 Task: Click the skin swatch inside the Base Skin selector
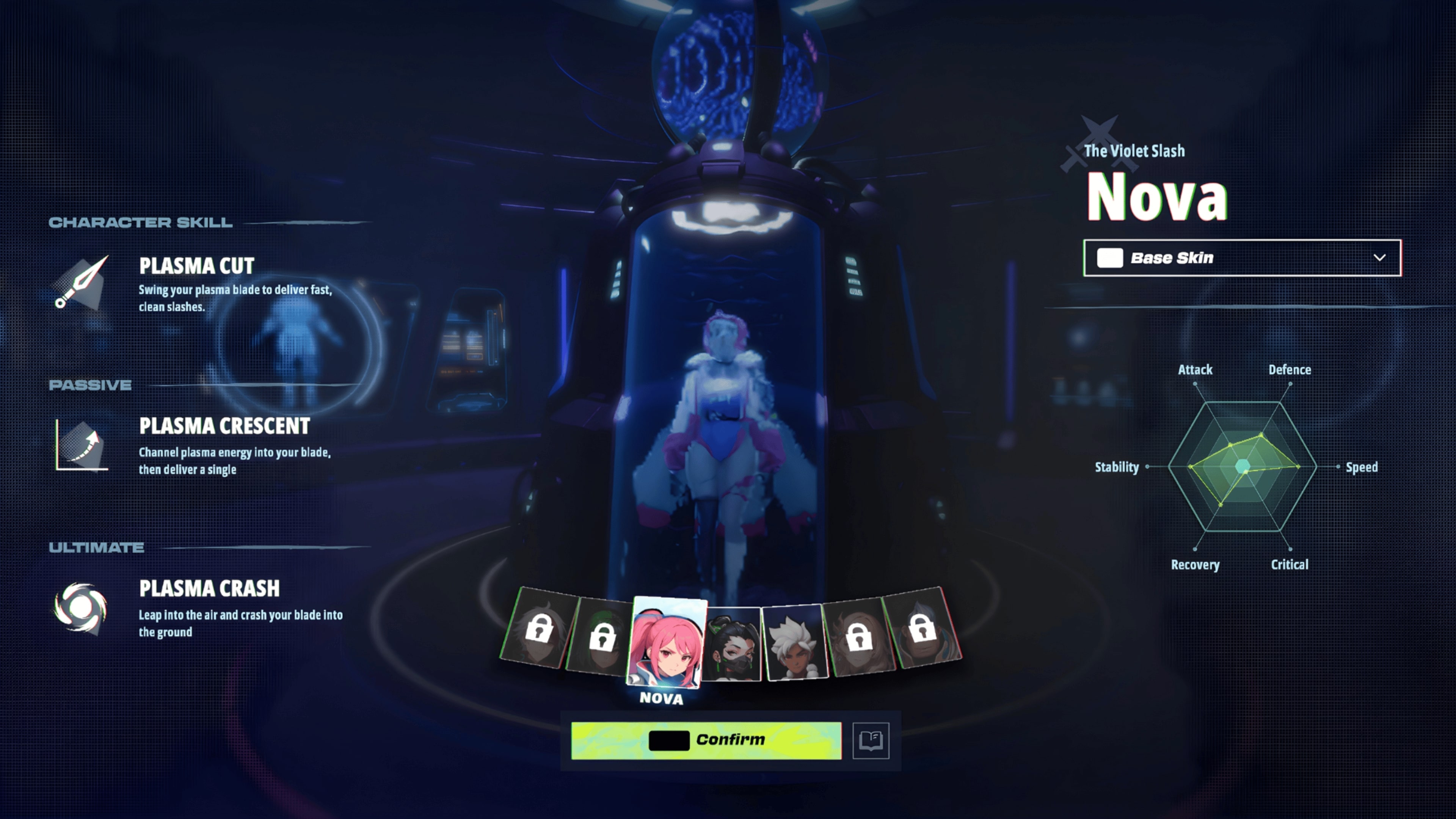coord(1110,258)
